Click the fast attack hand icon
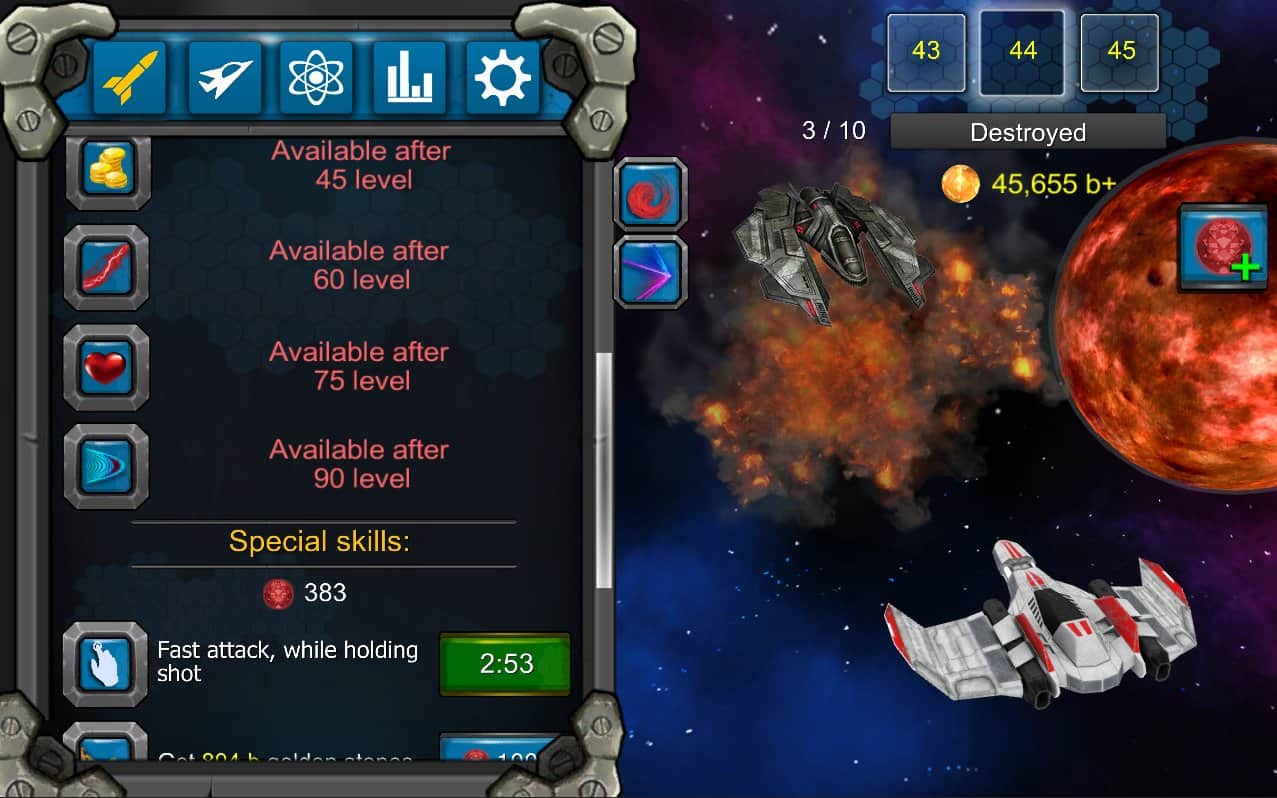This screenshot has height=798, width=1277. (x=107, y=663)
